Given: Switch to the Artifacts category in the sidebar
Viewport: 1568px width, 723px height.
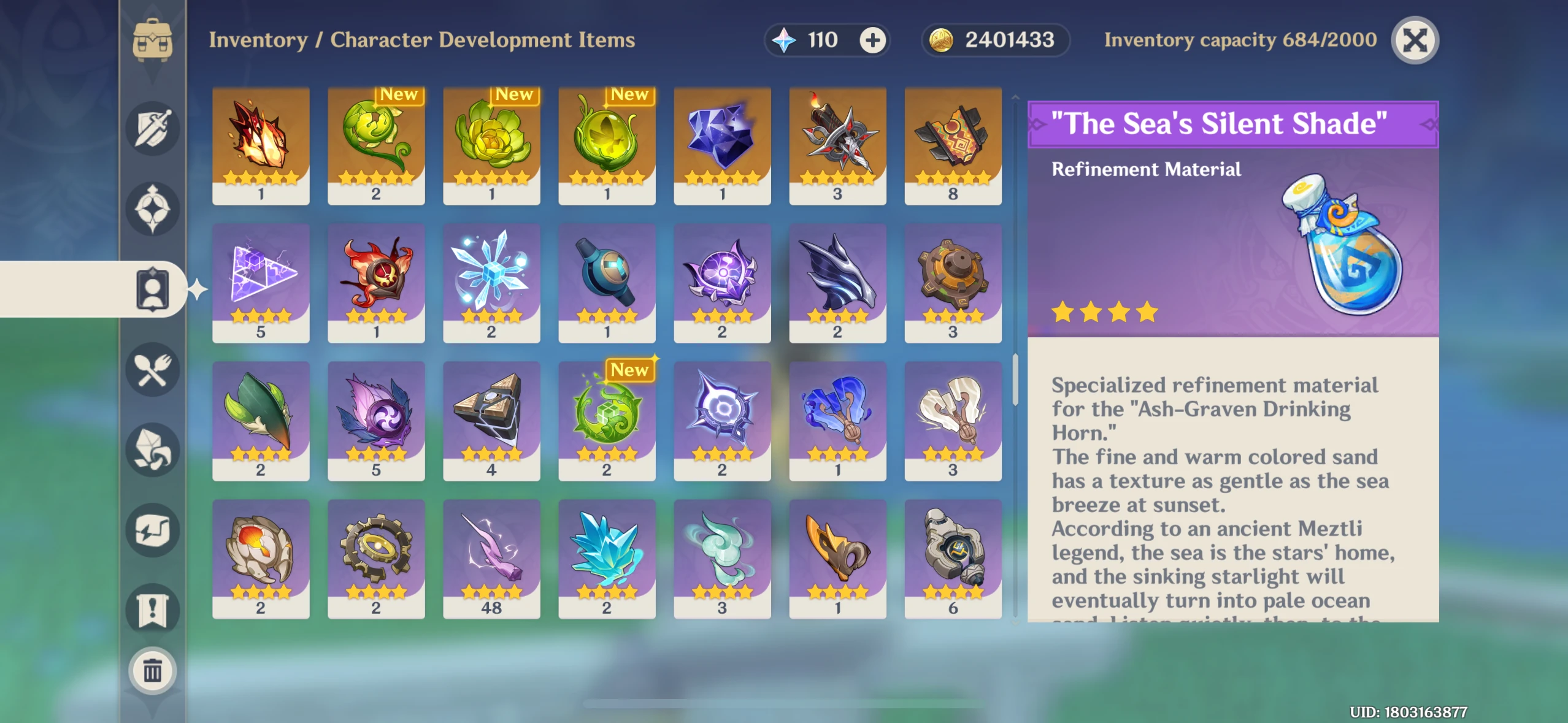Looking at the screenshot, I should [153, 208].
